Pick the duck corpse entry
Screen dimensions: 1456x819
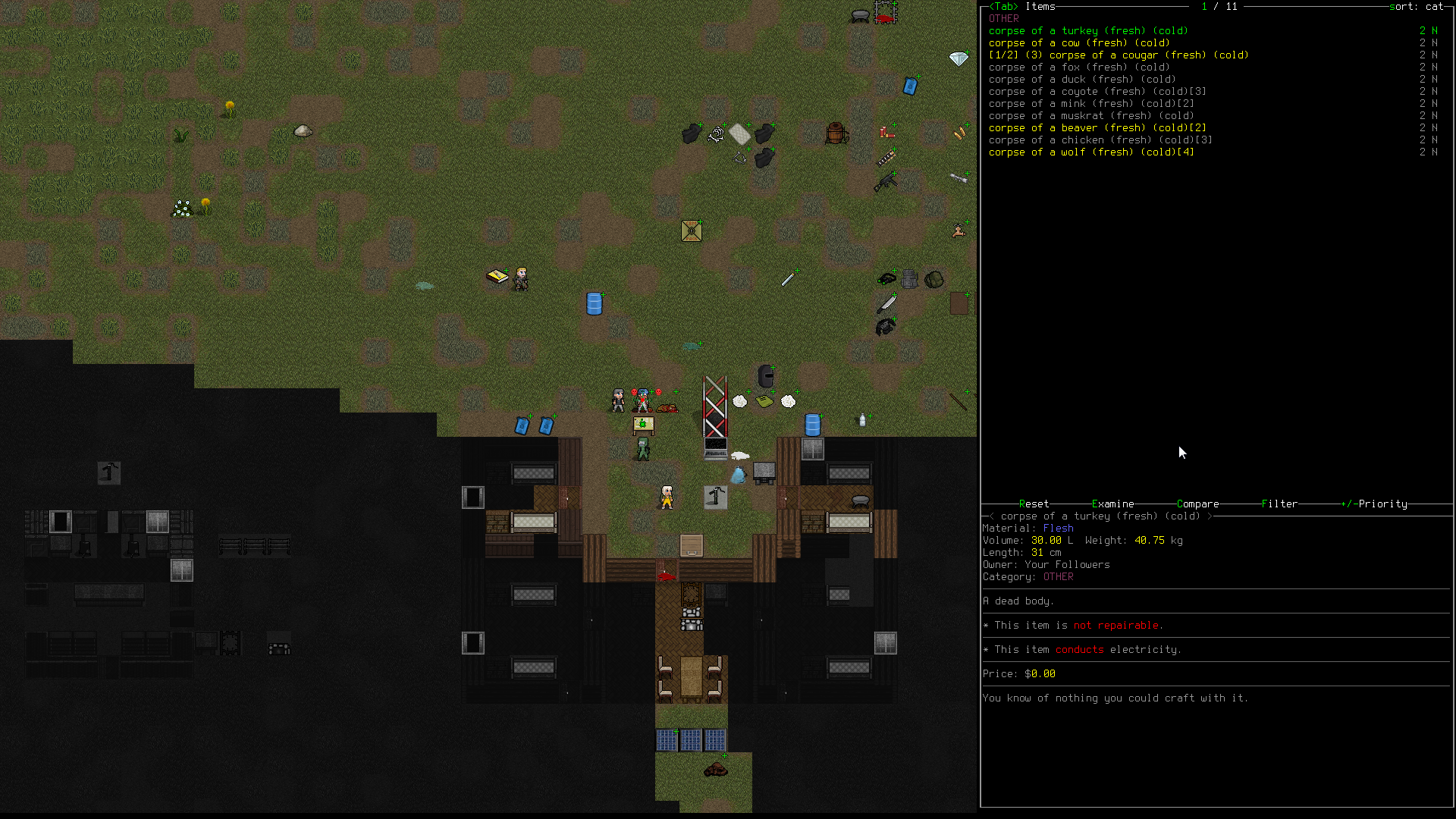pyautogui.click(x=1081, y=80)
